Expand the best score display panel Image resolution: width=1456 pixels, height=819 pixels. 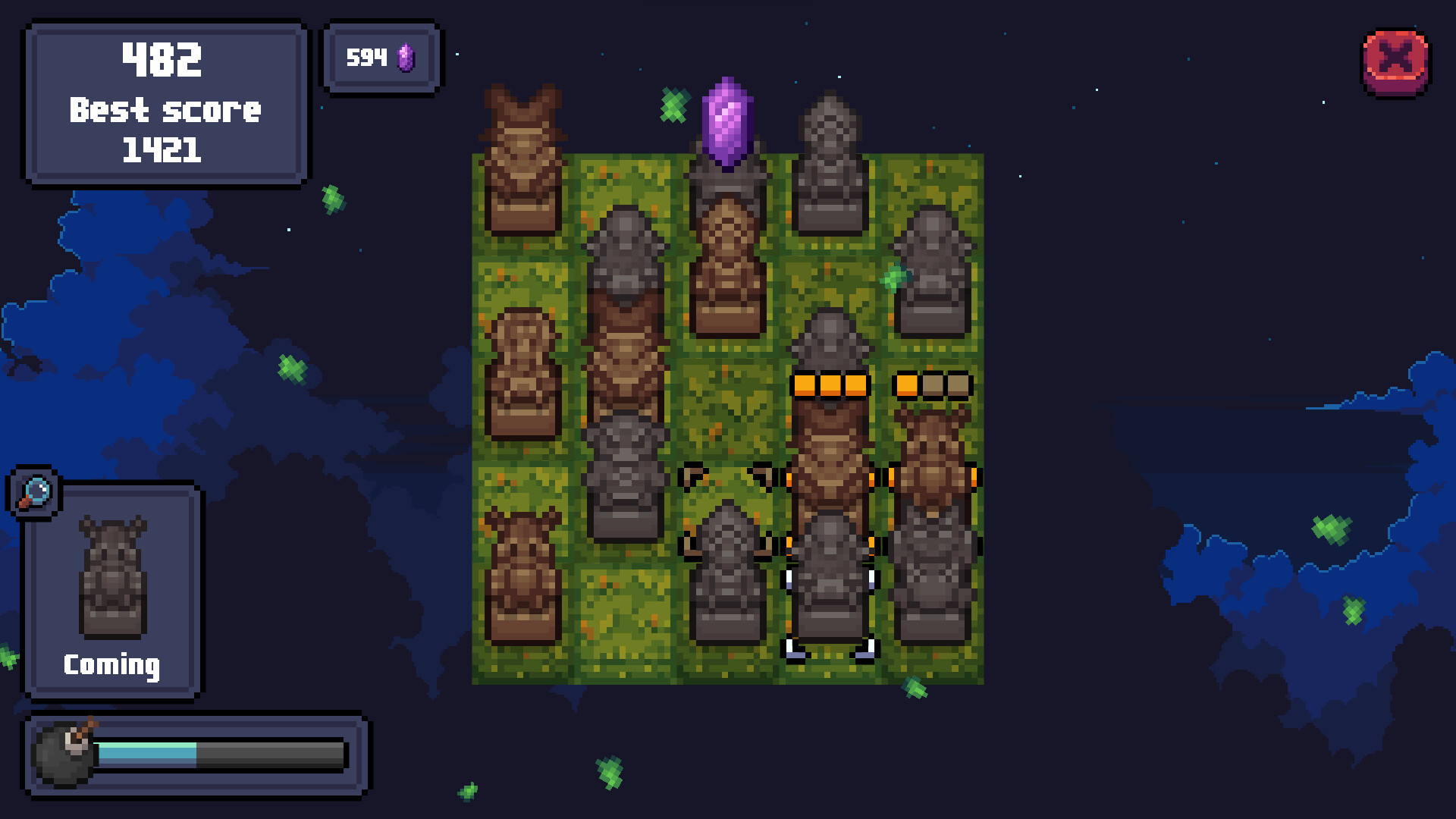click(165, 102)
